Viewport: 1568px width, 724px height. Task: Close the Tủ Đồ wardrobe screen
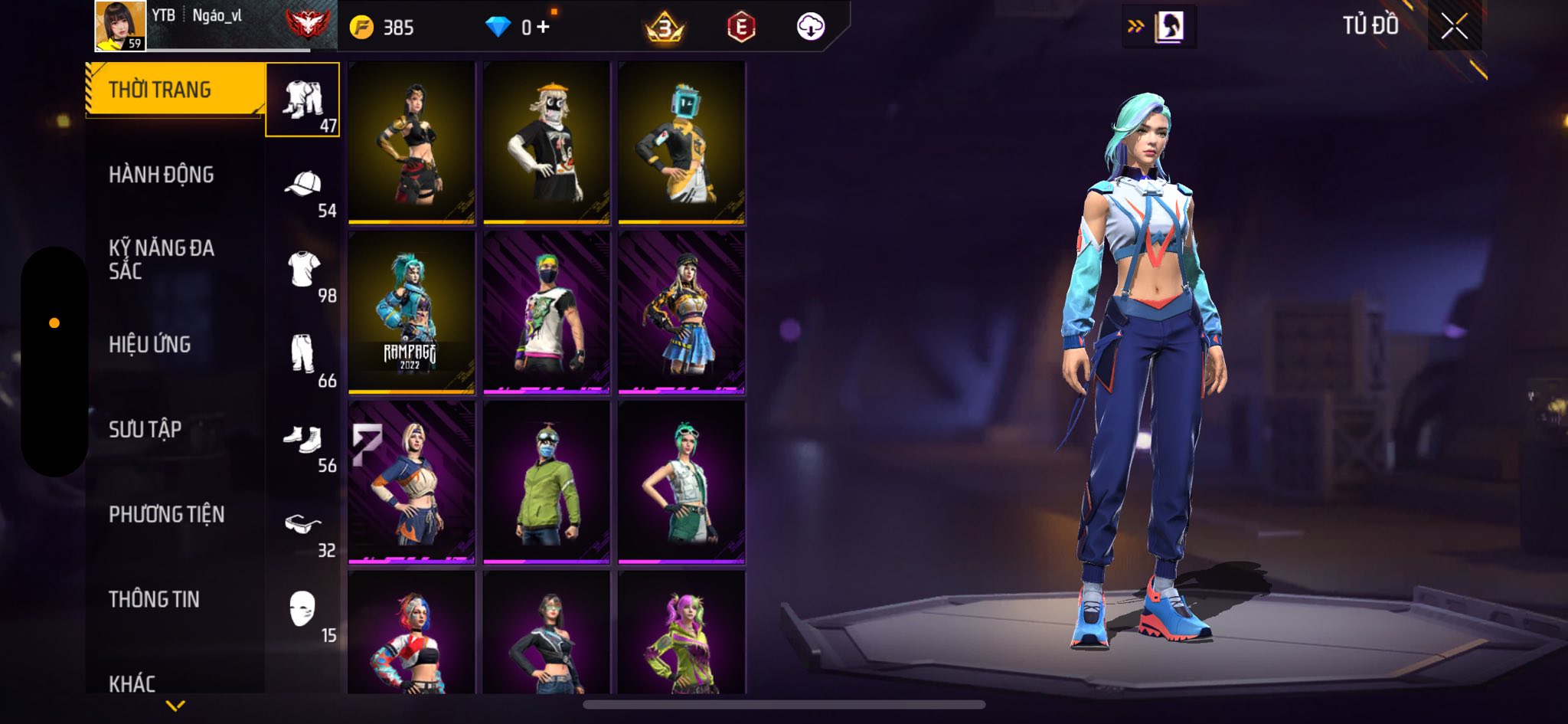pyautogui.click(x=1454, y=27)
